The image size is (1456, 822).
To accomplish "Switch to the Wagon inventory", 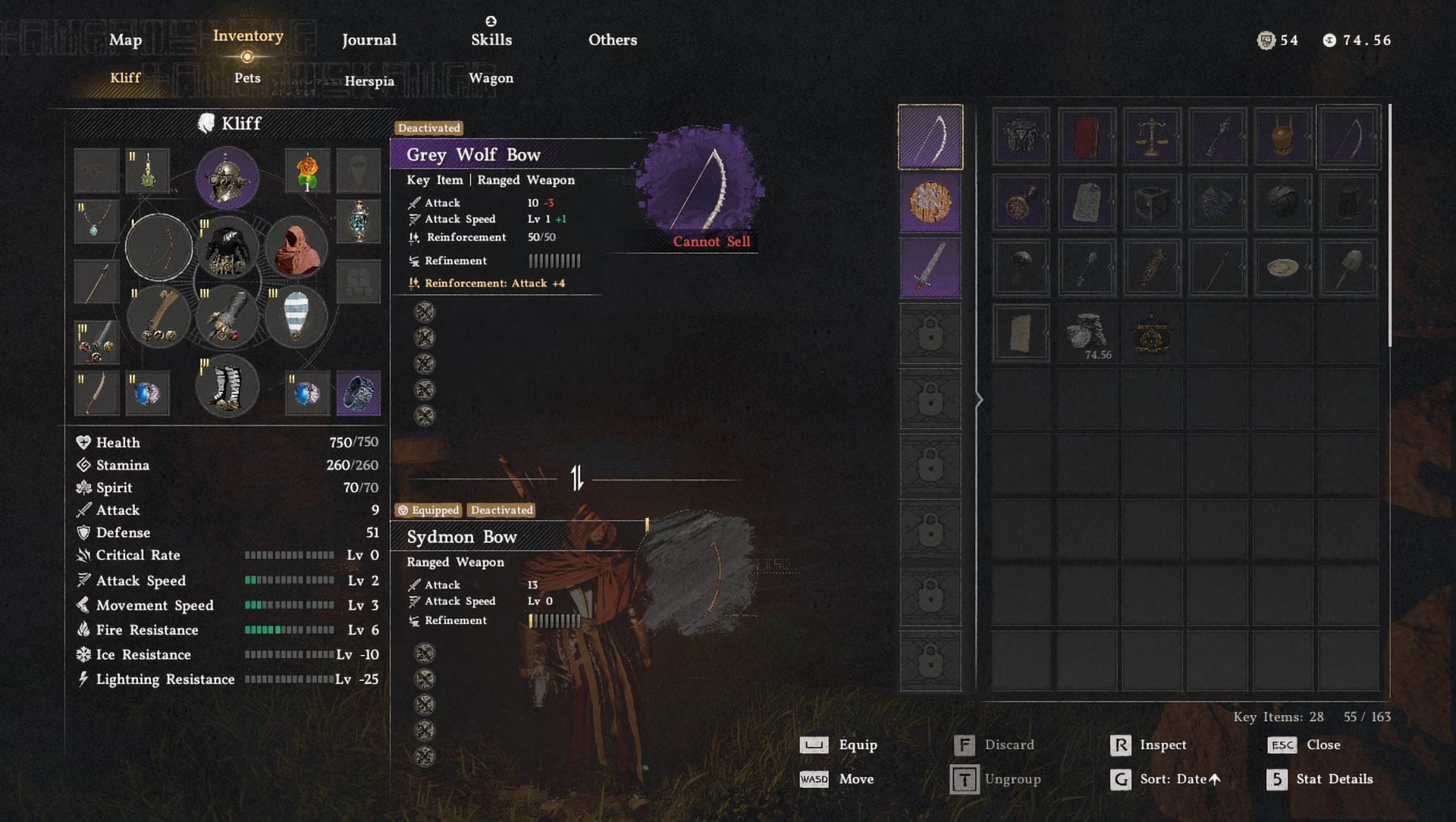I will coord(491,78).
